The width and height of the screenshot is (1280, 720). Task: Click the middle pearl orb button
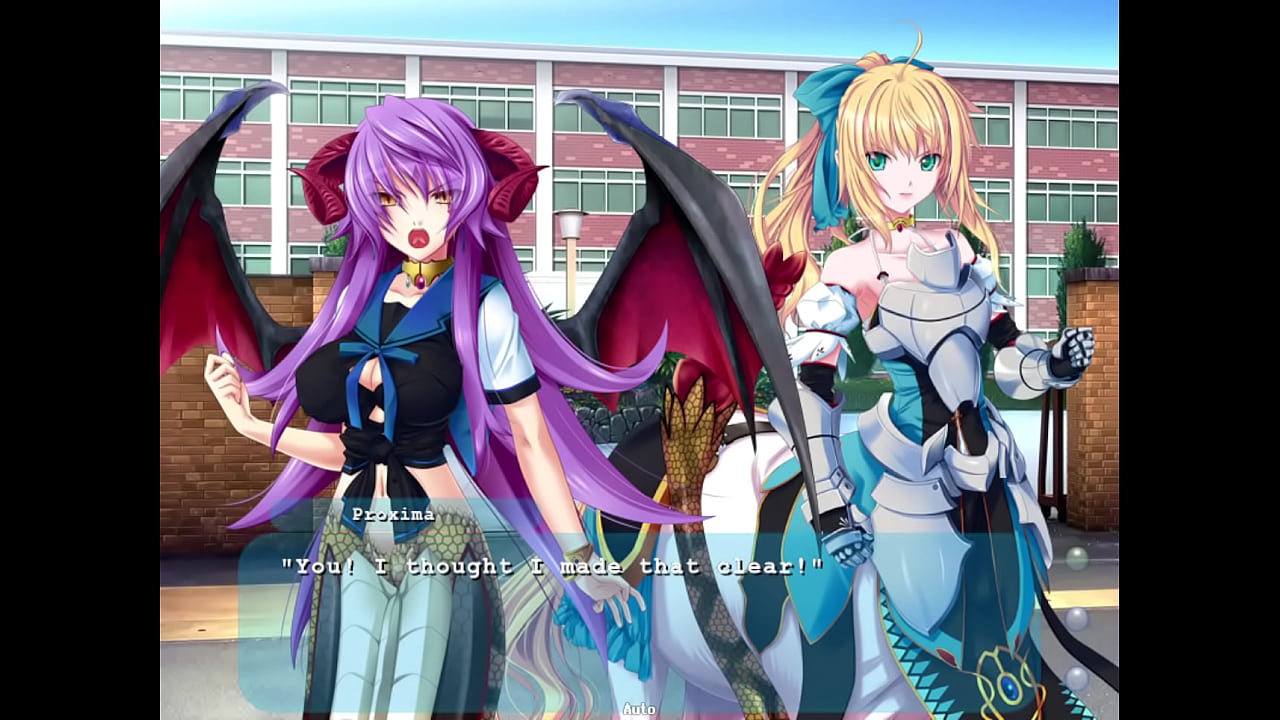tap(1077, 620)
